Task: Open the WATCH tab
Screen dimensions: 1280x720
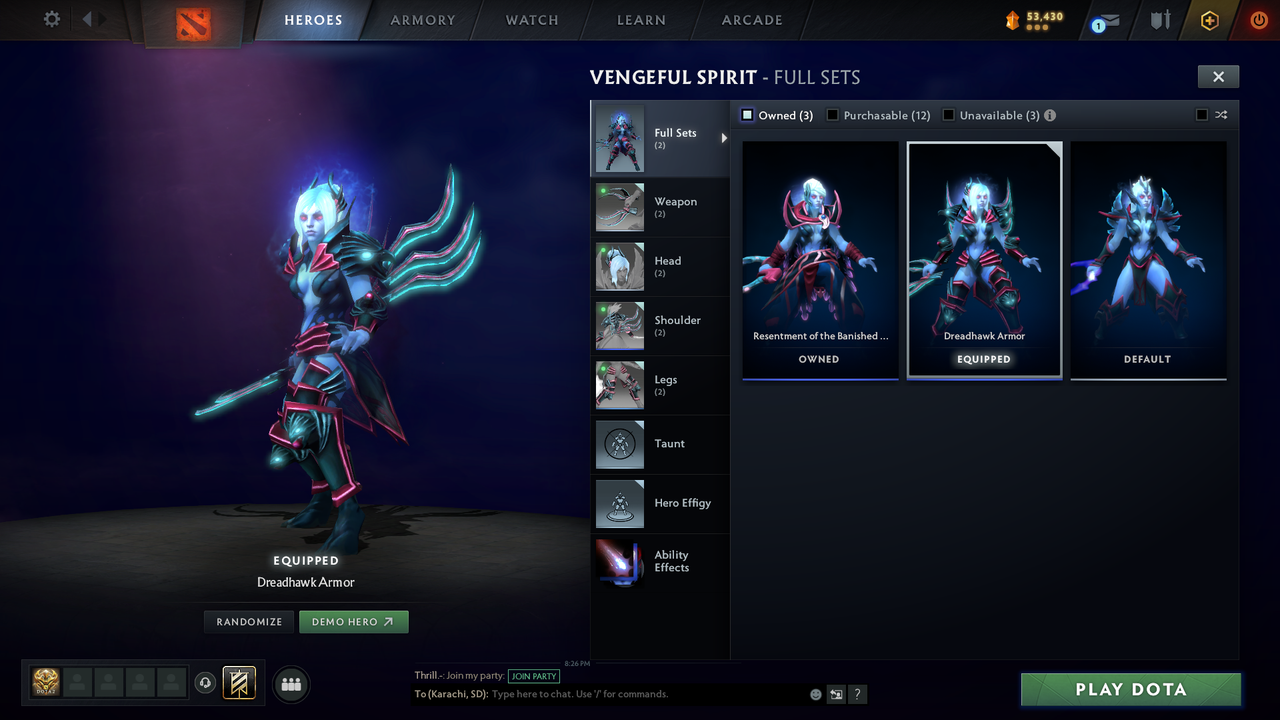Action: pyautogui.click(x=531, y=19)
